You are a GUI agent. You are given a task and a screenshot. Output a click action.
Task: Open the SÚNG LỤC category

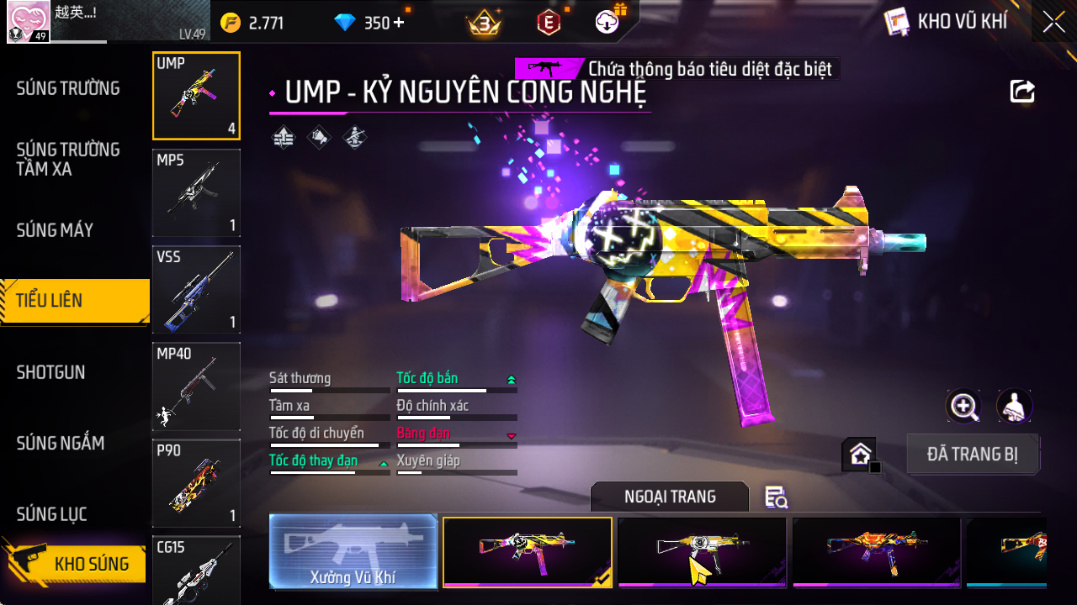click(x=52, y=514)
